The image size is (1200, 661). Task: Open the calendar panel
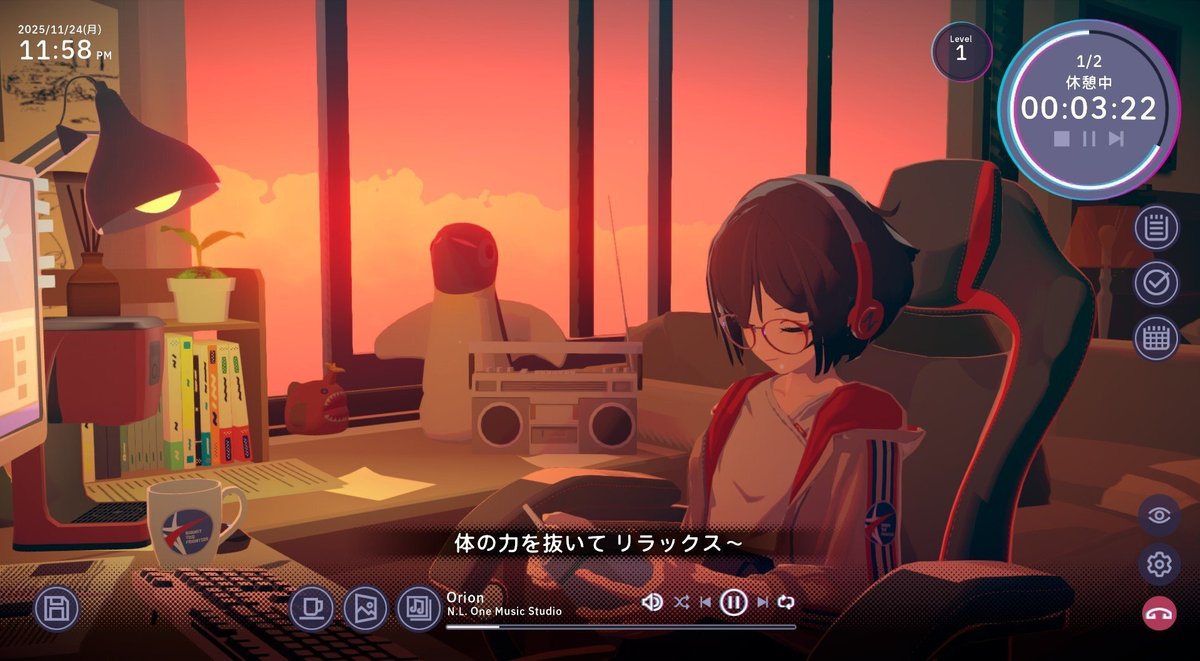tap(1156, 338)
